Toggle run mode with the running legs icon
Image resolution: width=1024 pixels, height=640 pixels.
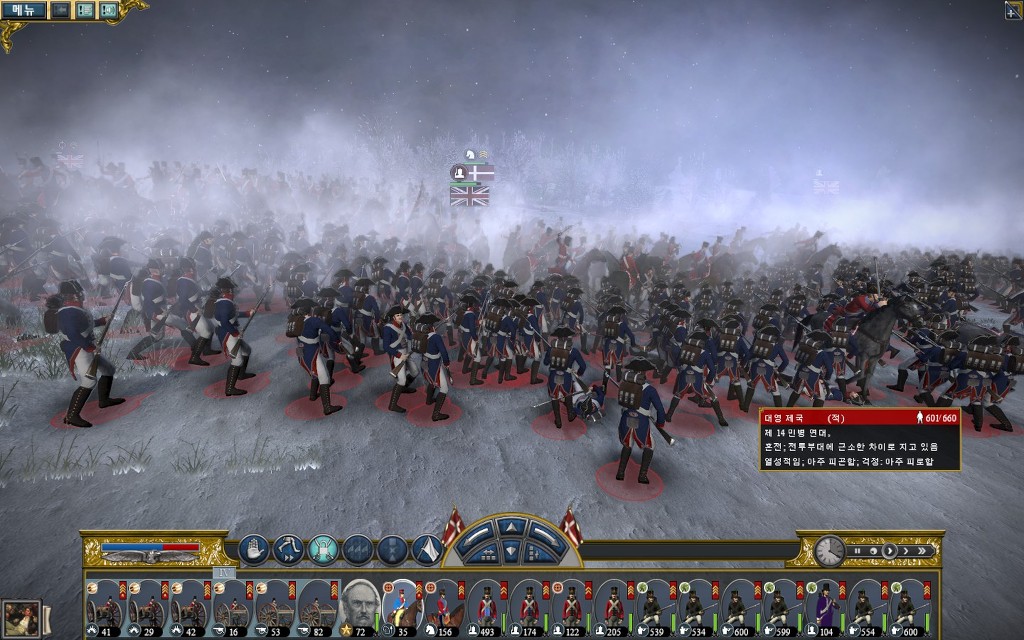pos(288,548)
